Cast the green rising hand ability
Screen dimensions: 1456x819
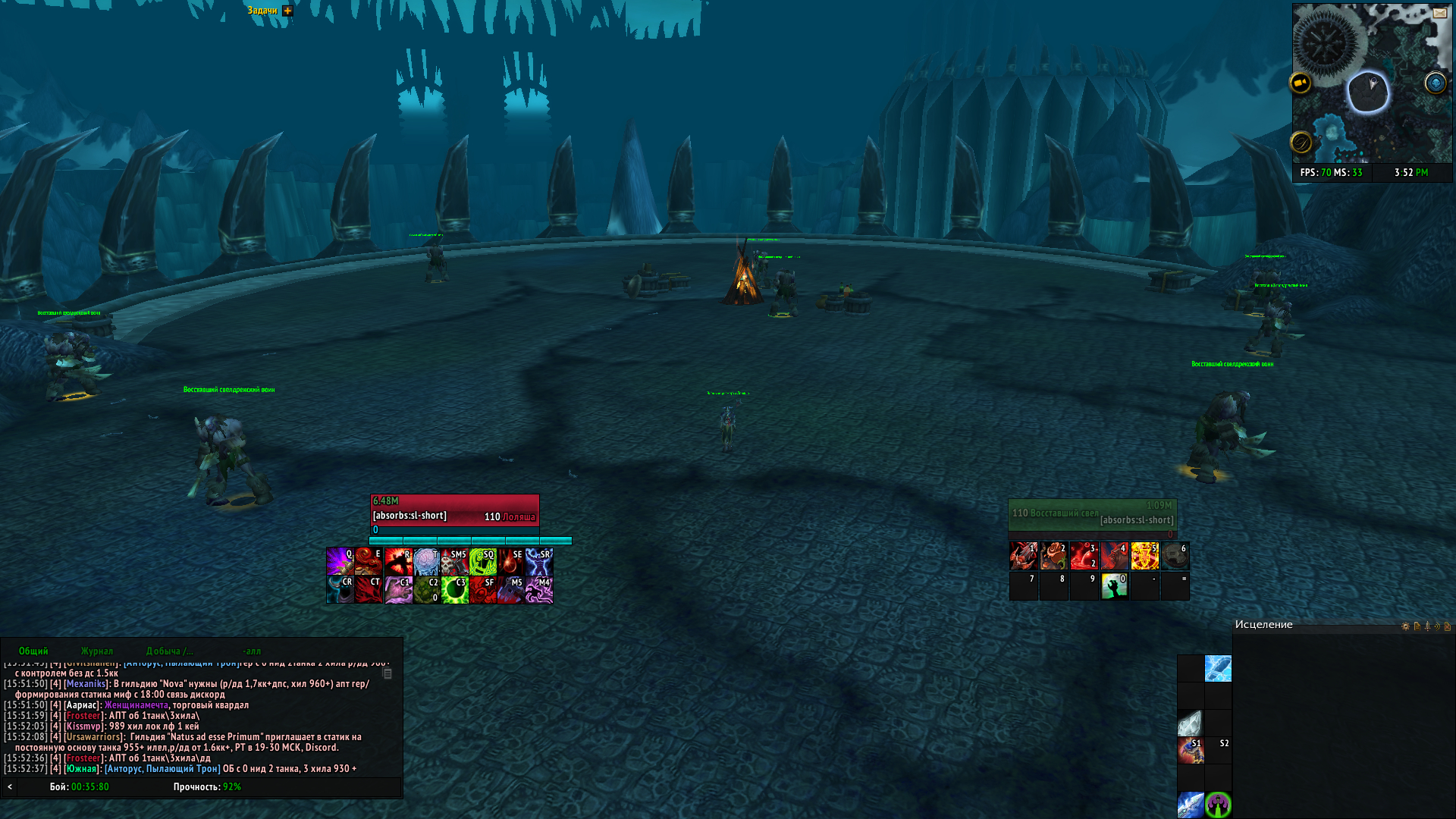[x=1114, y=585]
